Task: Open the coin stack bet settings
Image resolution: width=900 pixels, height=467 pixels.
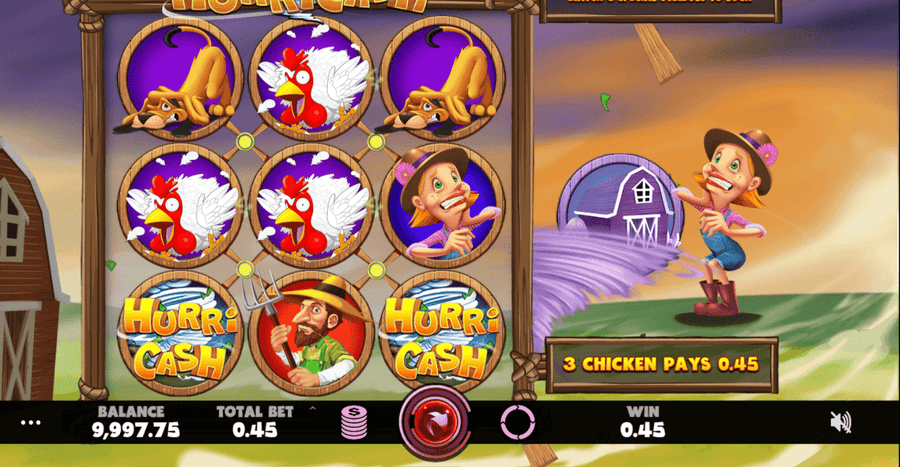Action: coord(354,422)
